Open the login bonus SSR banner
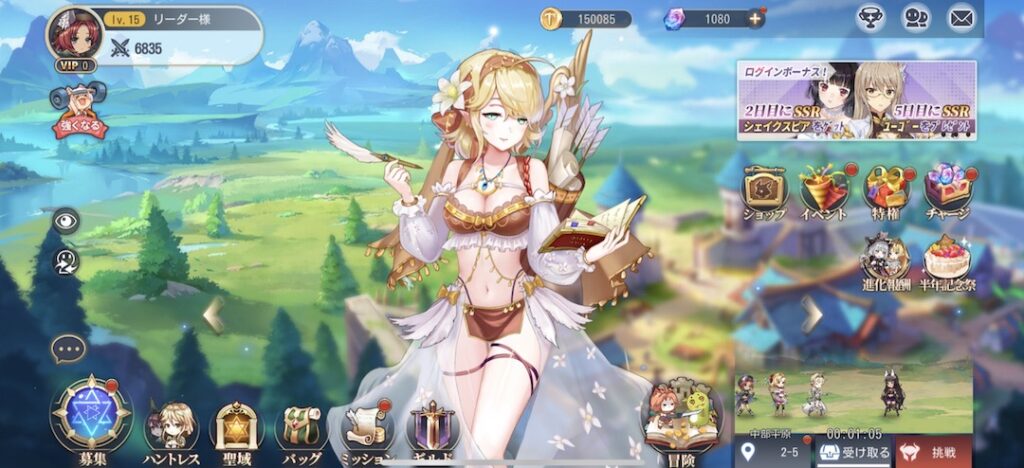 (x=856, y=100)
